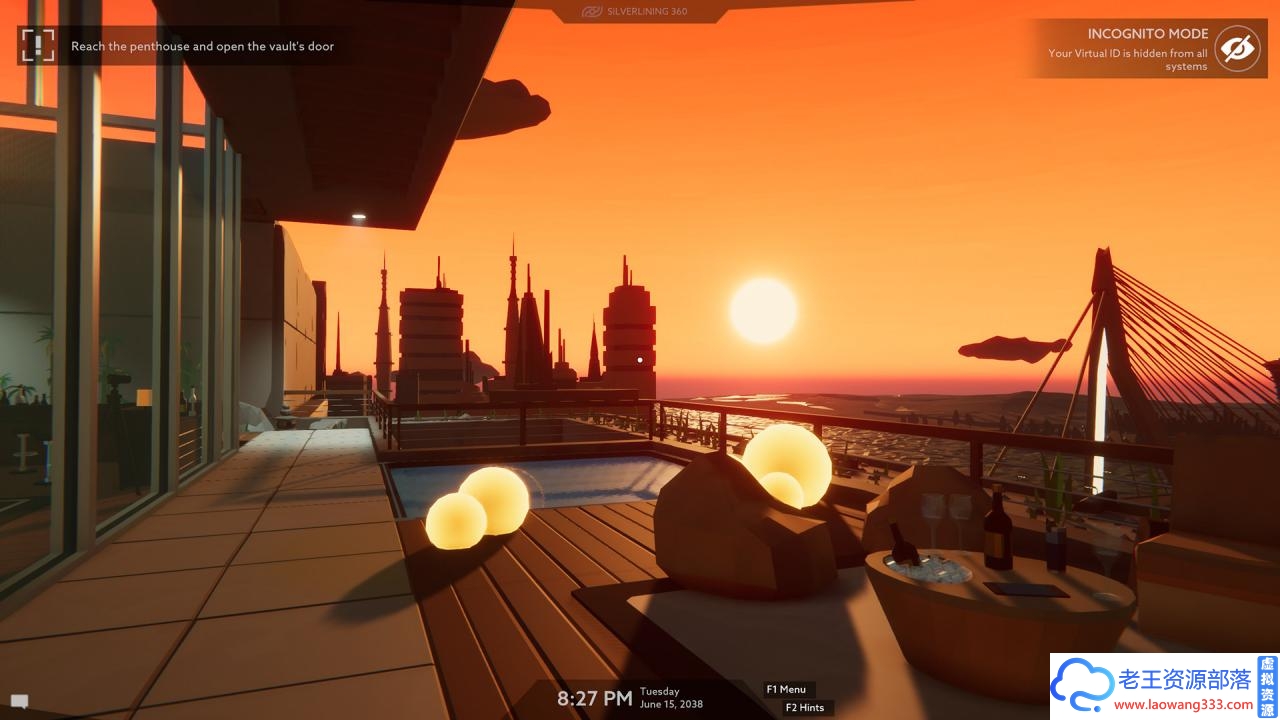Open the Silverlining 360 top banner
Viewport: 1280px width, 720px height.
[638, 12]
